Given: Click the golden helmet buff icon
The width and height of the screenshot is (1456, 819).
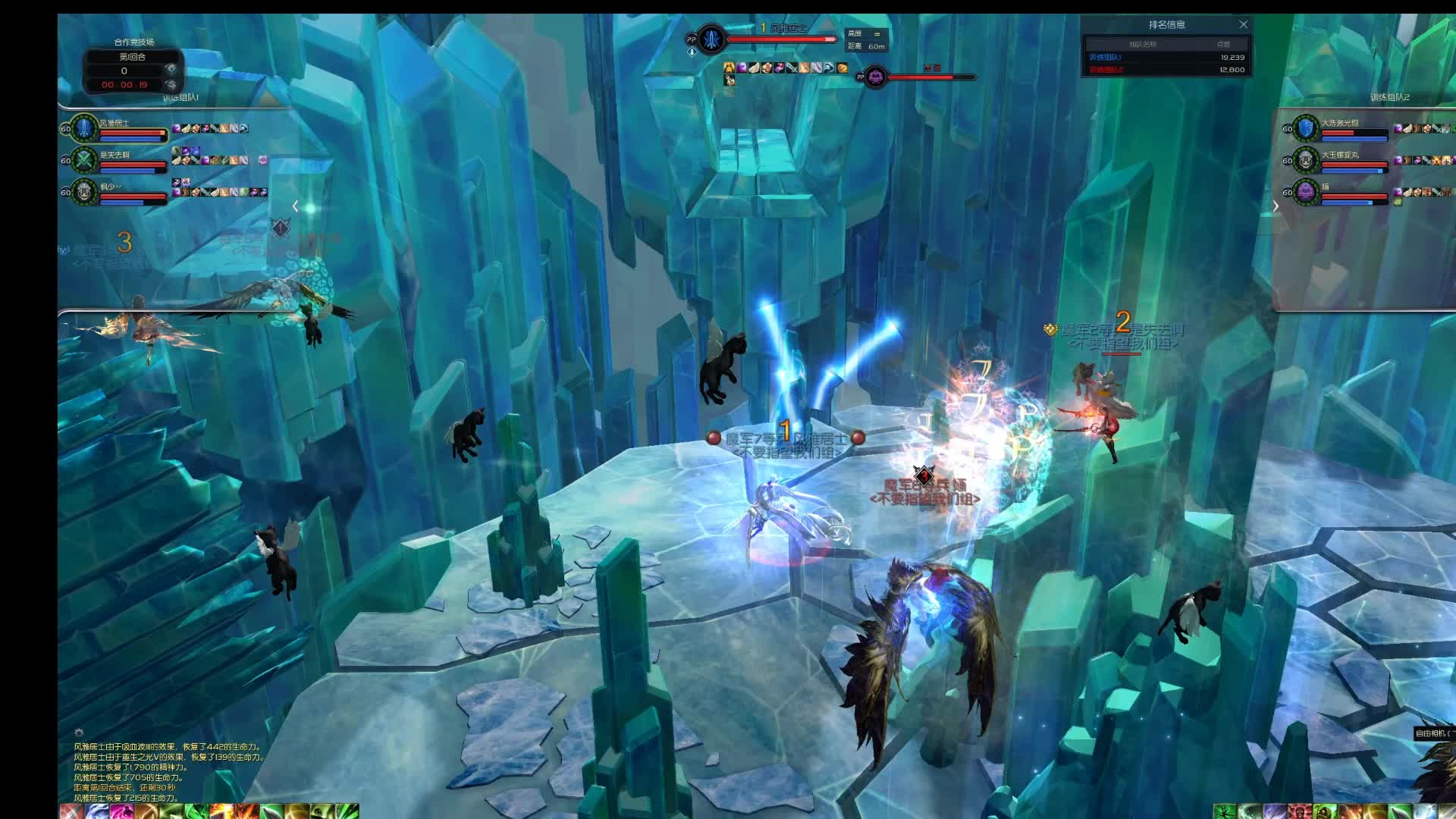Looking at the screenshot, I should pos(729,67).
